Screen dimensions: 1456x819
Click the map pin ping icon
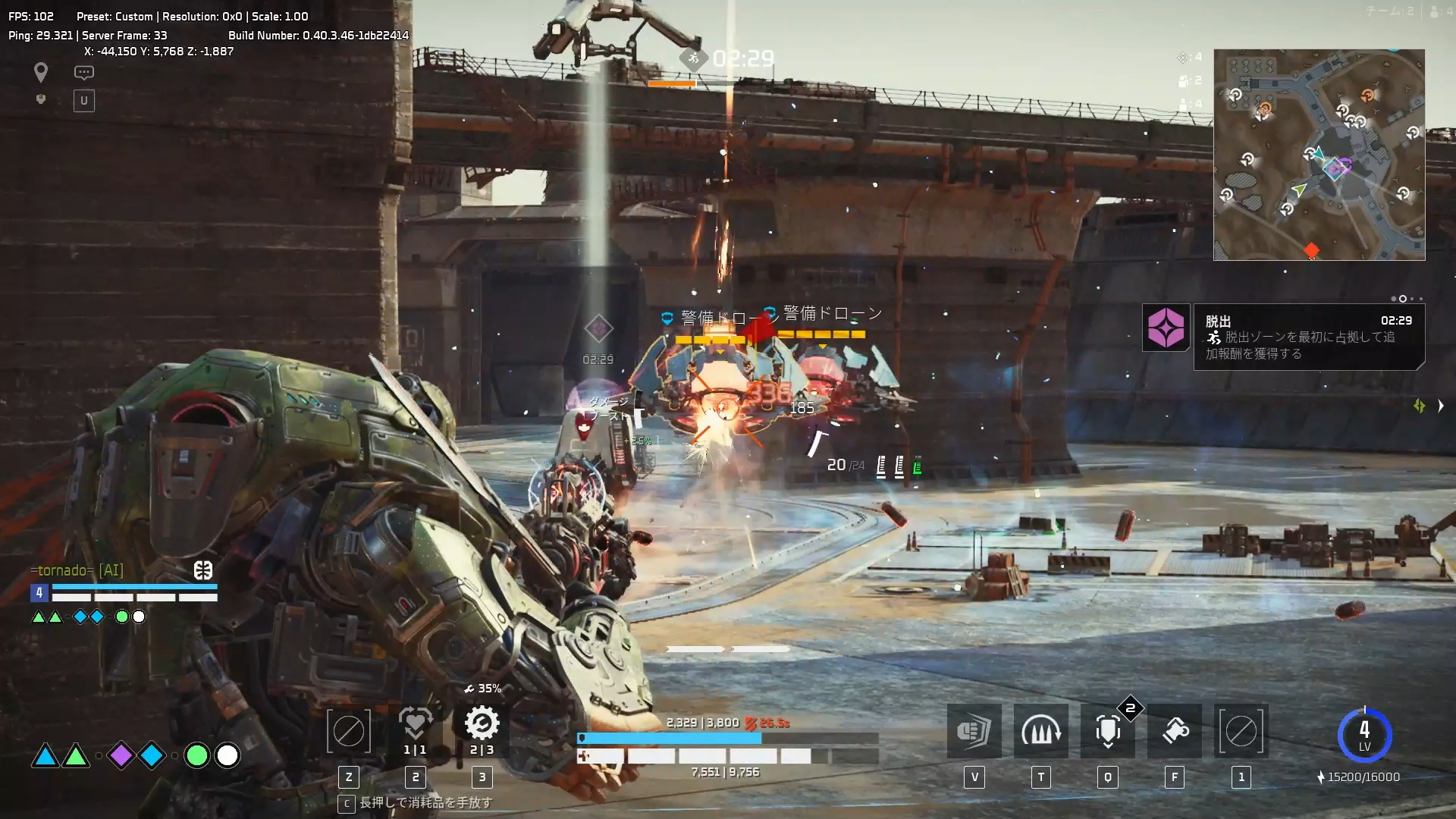[x=41, y=72]
